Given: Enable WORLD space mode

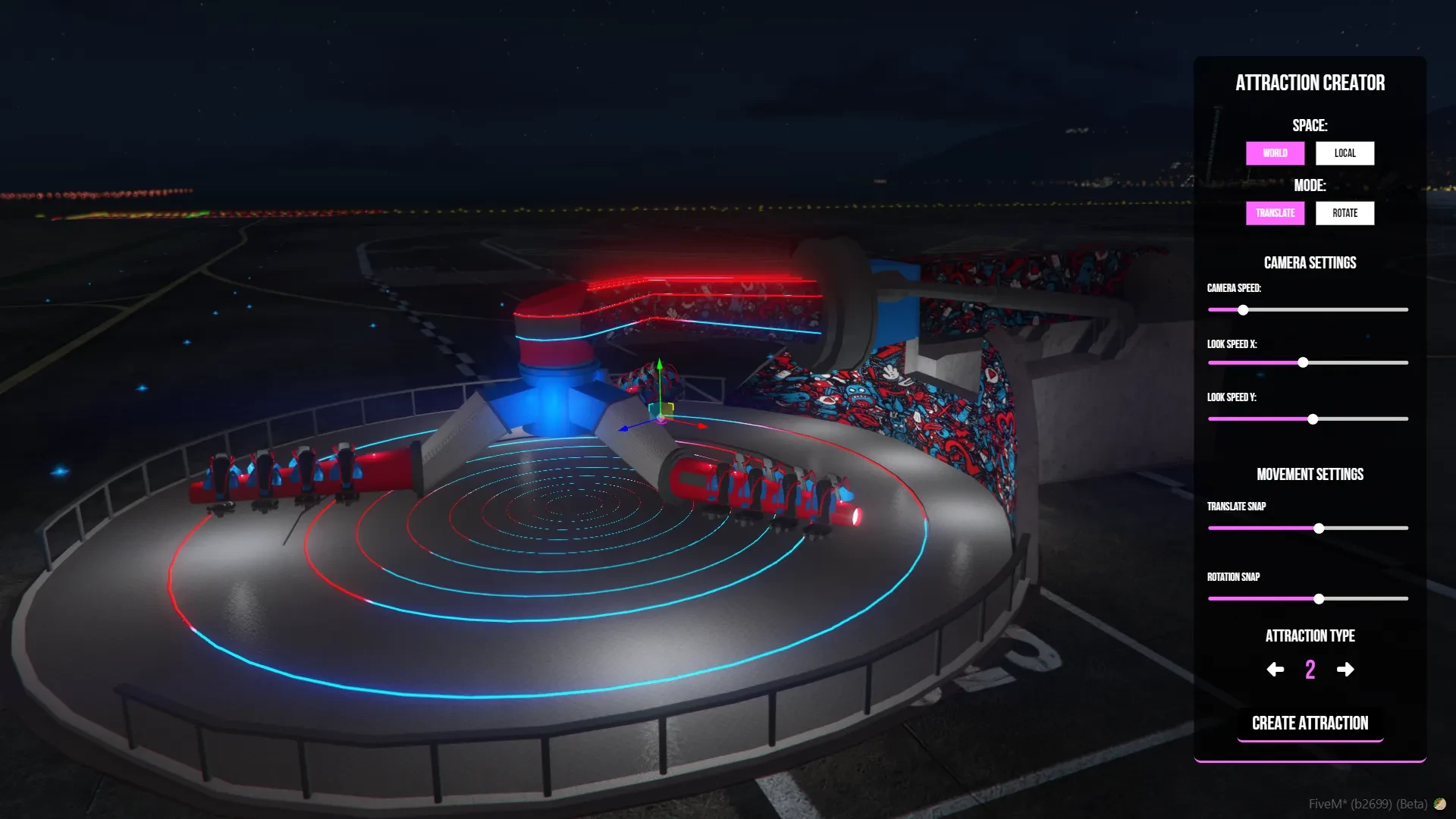Looking at the screenshot, I should coord(1275,153).
